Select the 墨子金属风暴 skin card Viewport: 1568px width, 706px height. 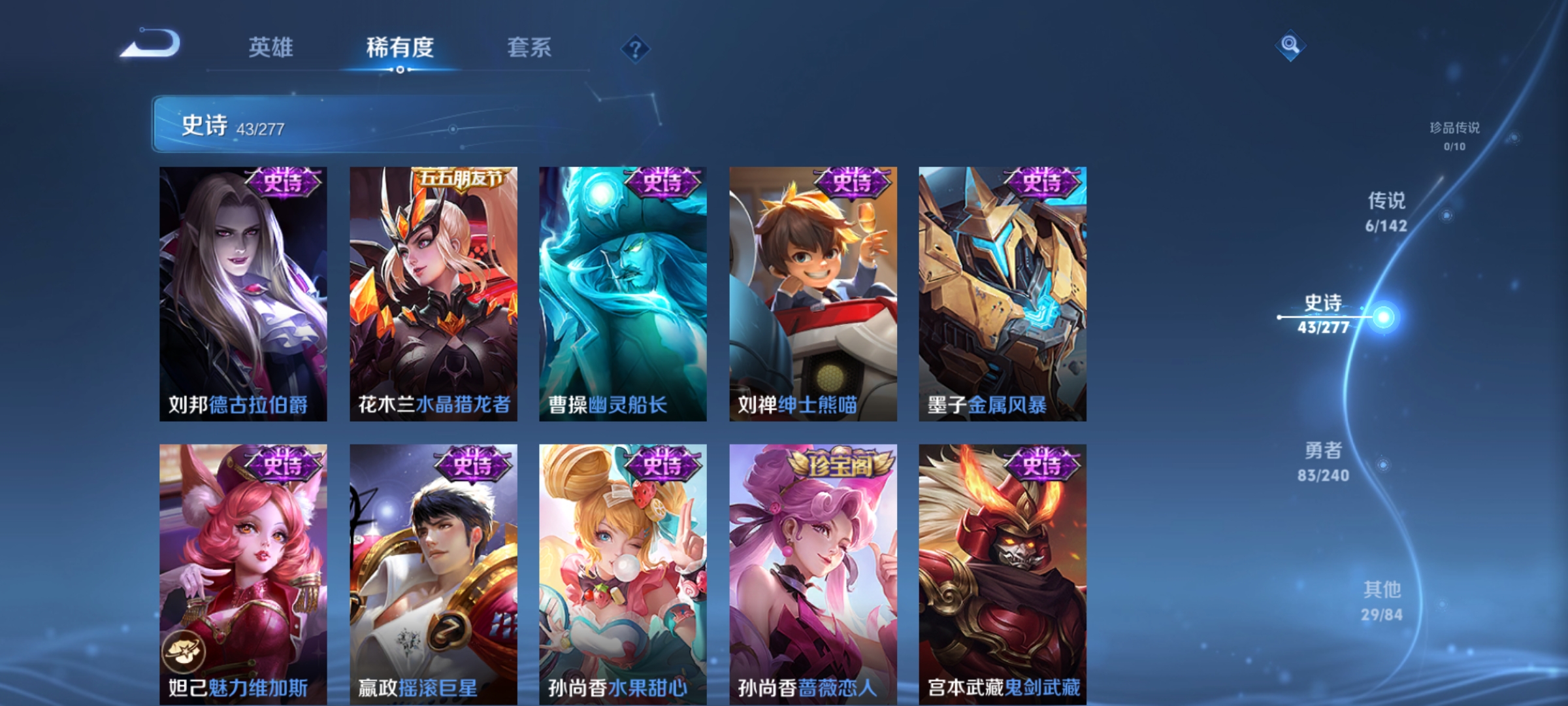(1001, 294)
